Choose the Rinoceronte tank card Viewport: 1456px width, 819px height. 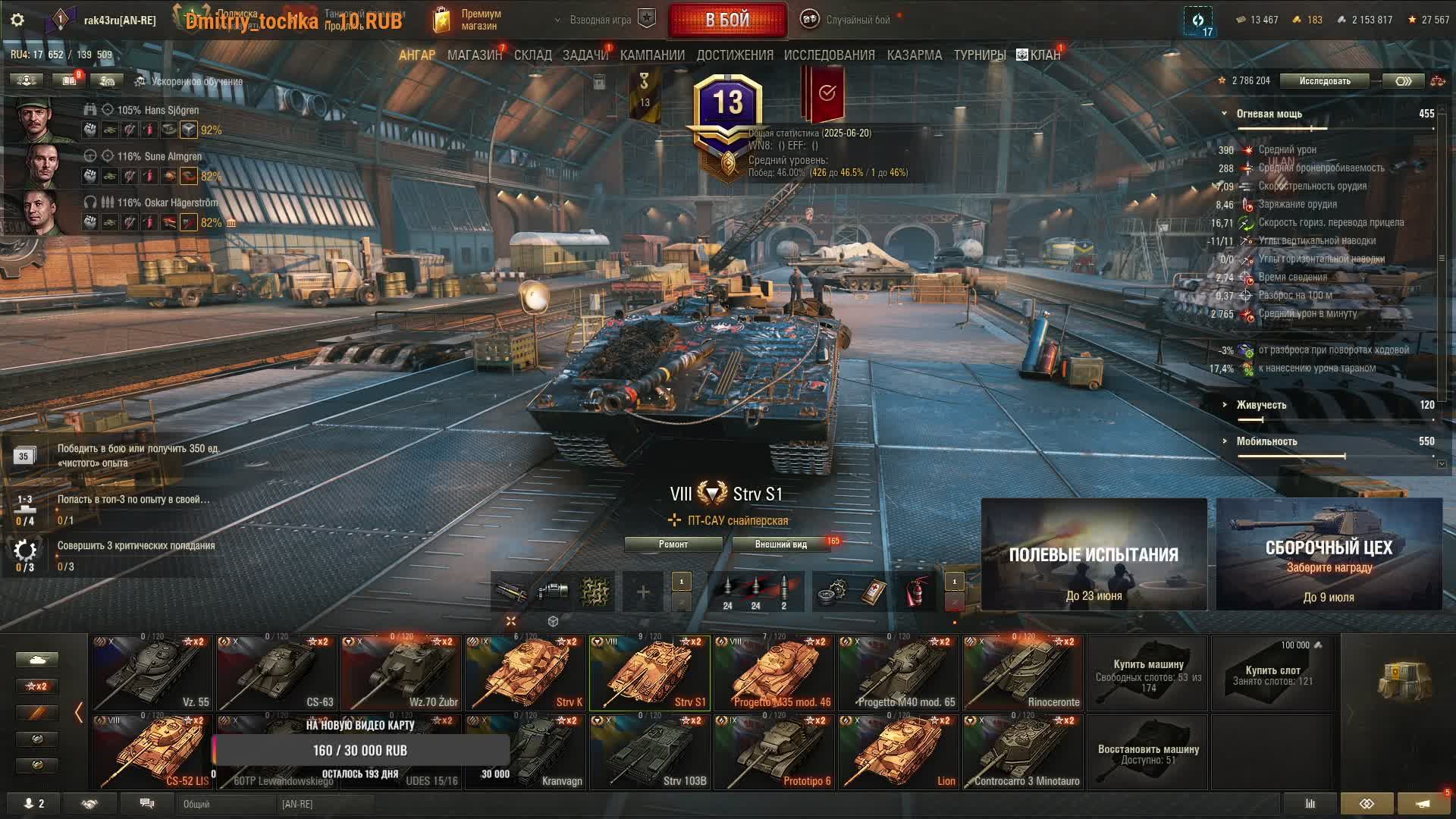[x=1022, y=673]
